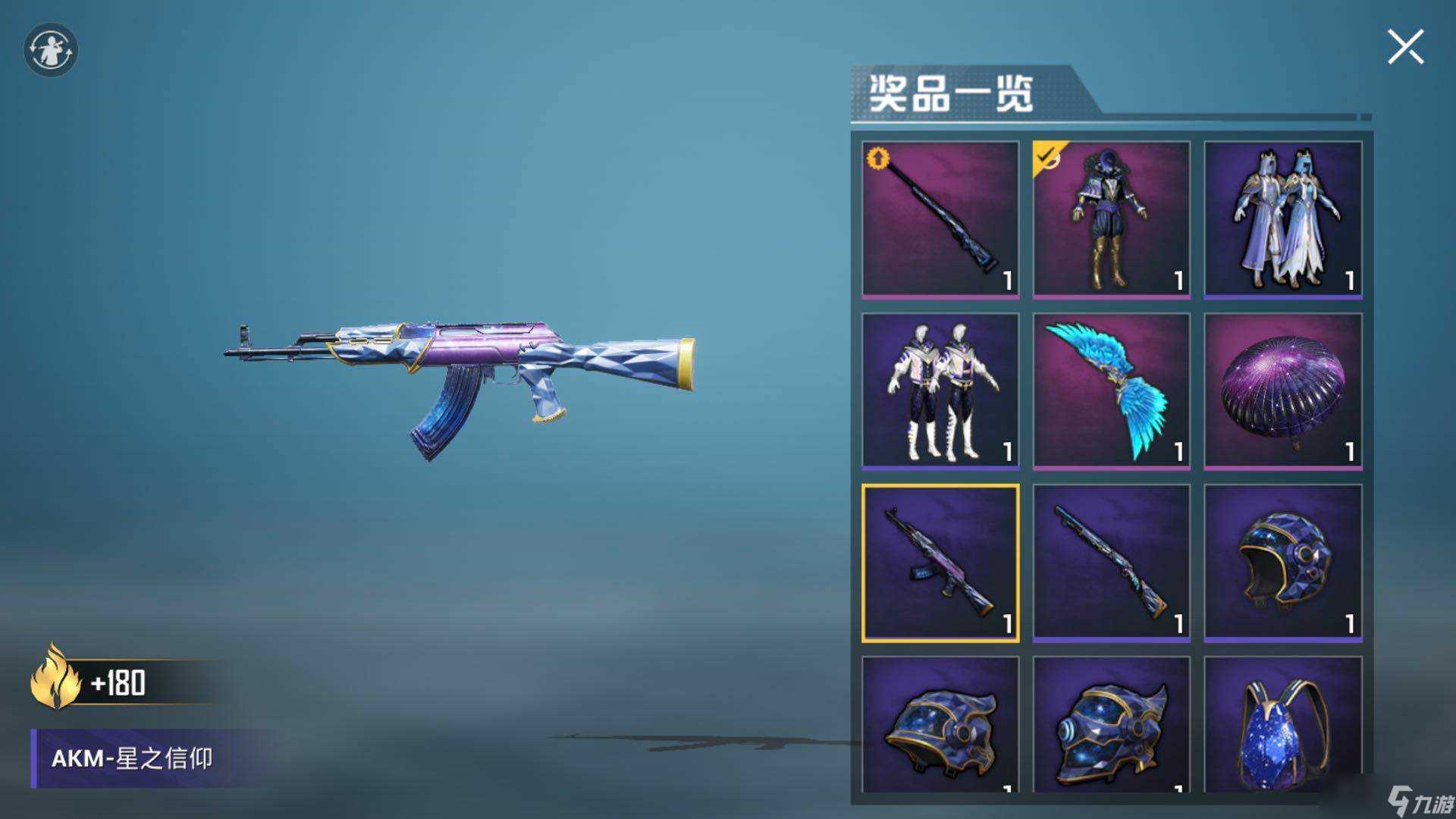Select the glowing blue feather wing prize
The height and width of the screenshot is (819, 1456).
tap(1111, 391)
